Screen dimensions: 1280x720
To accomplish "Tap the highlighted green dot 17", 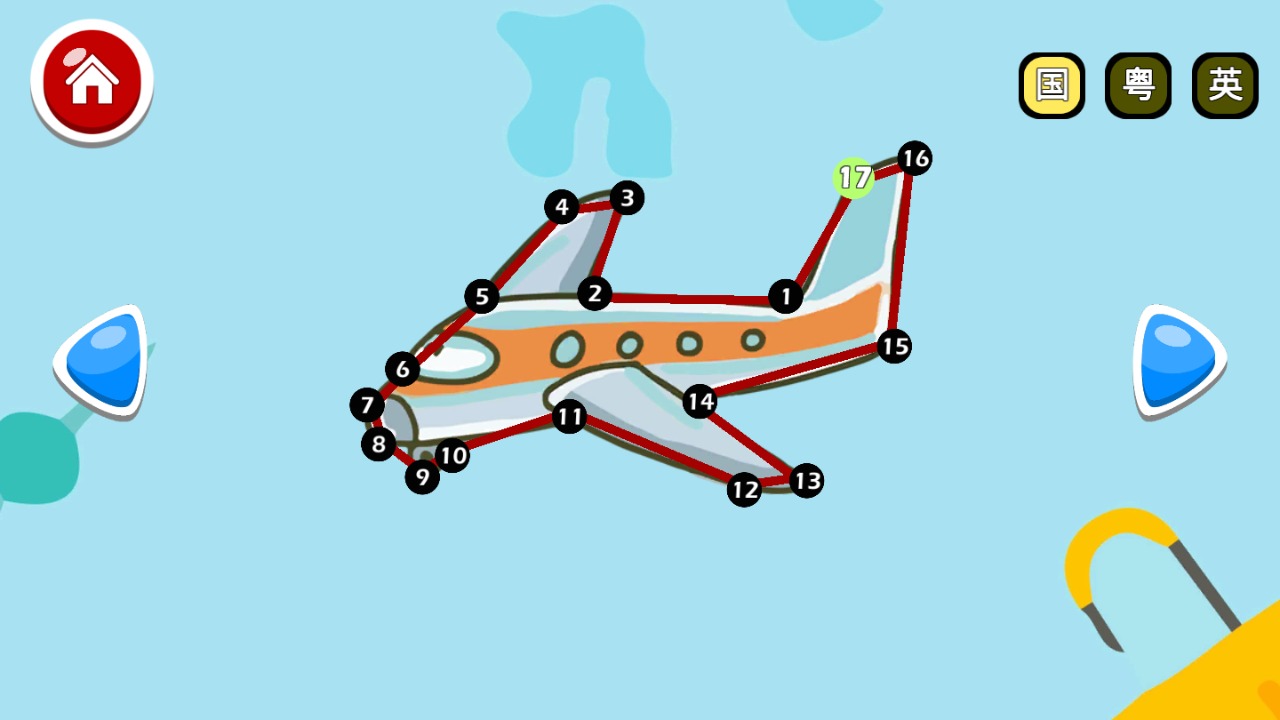I will [853, 177].
